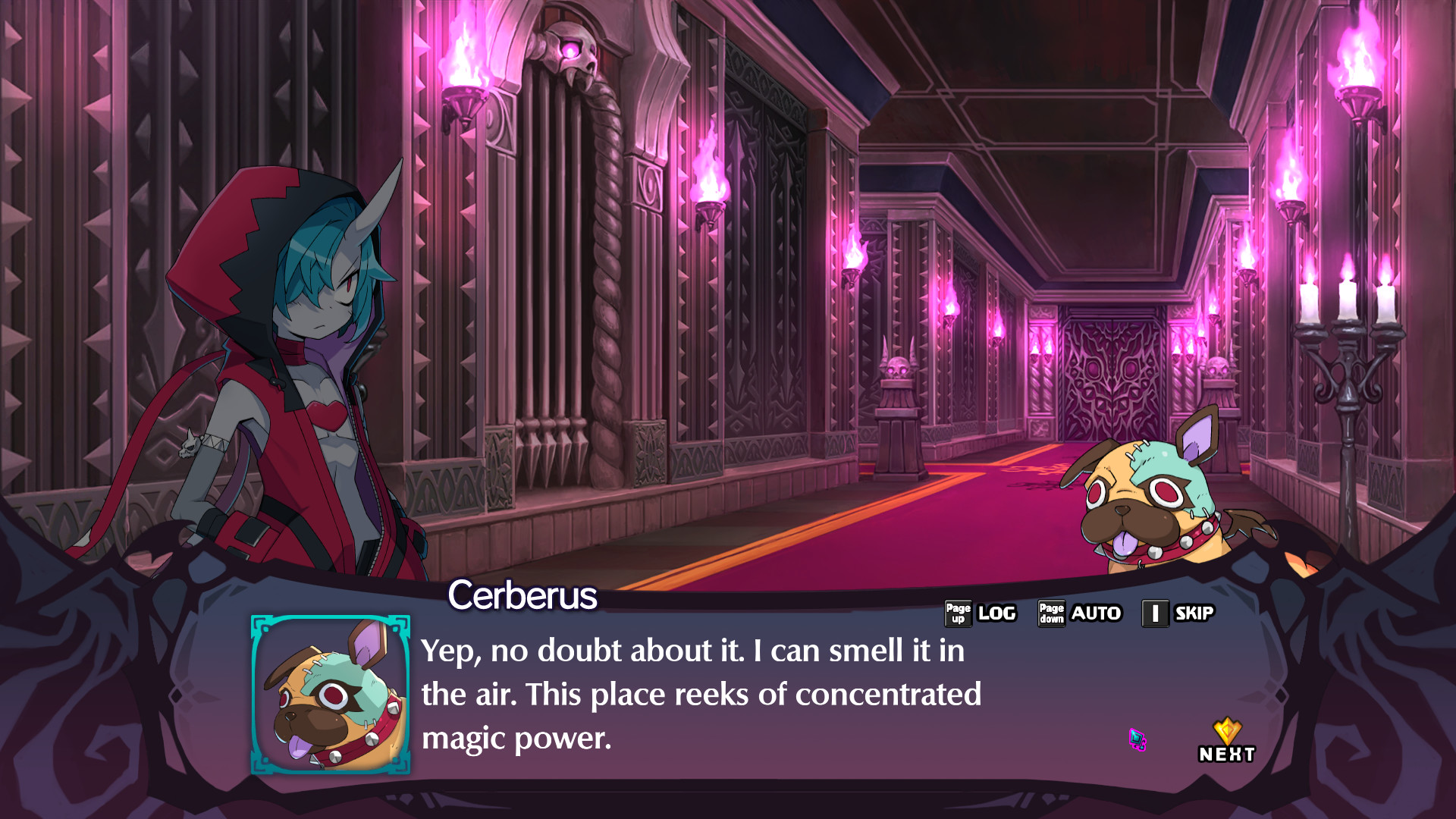
Task: Enable AUTO dialogue advance mode
Action: (x=1097, y=613)
